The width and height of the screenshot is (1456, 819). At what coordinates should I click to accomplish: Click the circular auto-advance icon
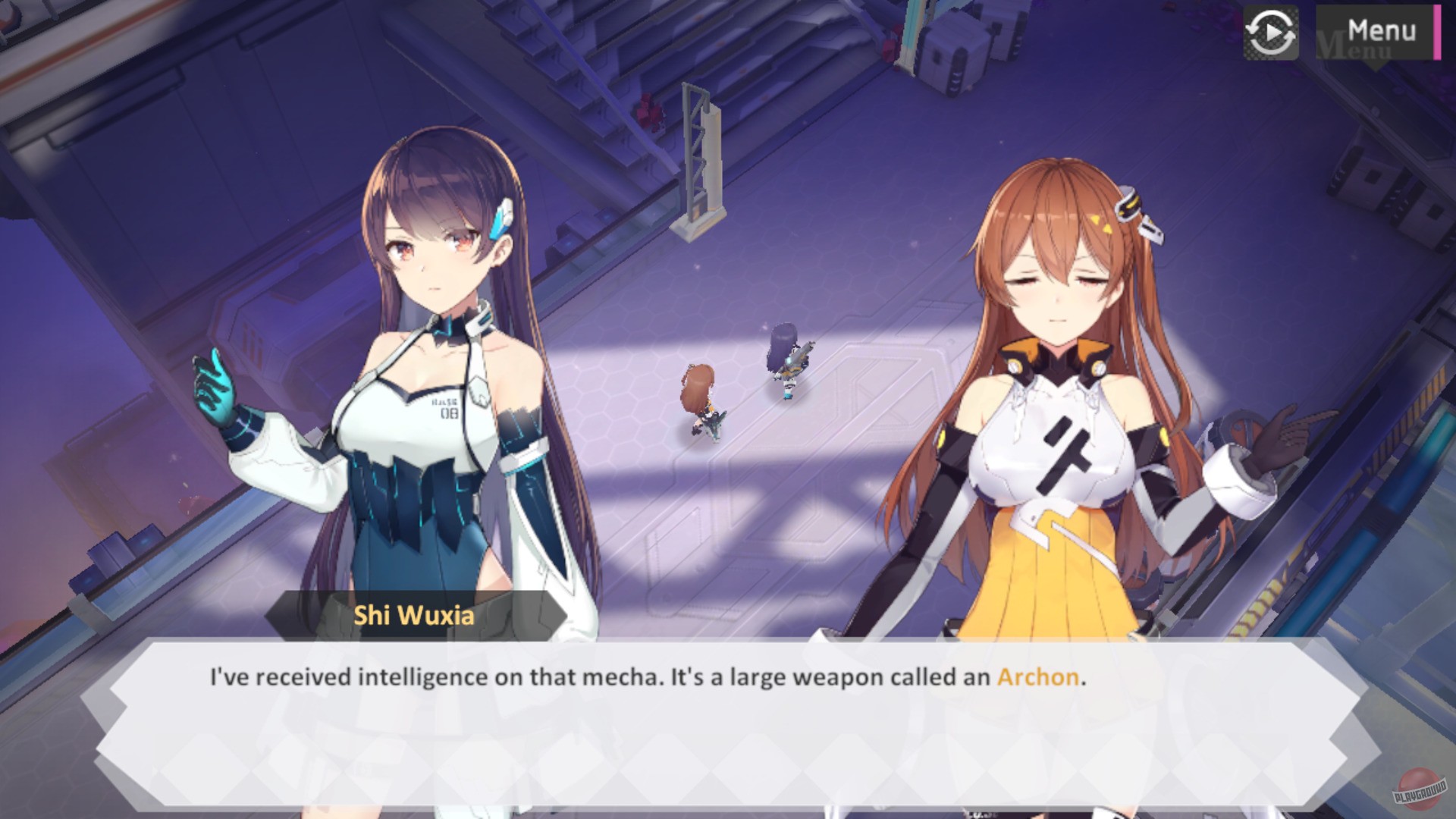1270,32
